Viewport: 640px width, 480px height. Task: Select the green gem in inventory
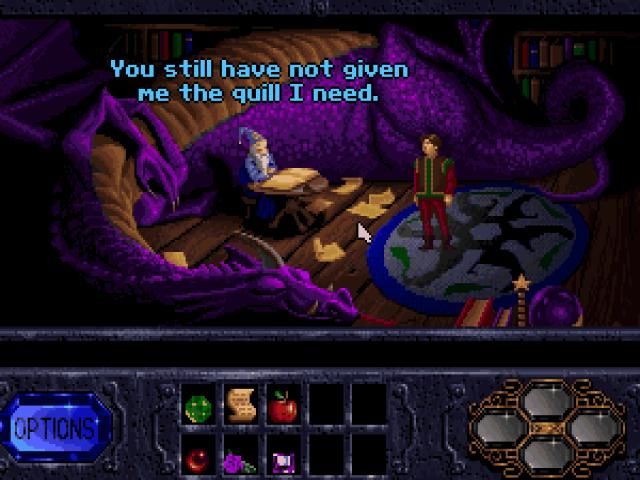[197, 407]
